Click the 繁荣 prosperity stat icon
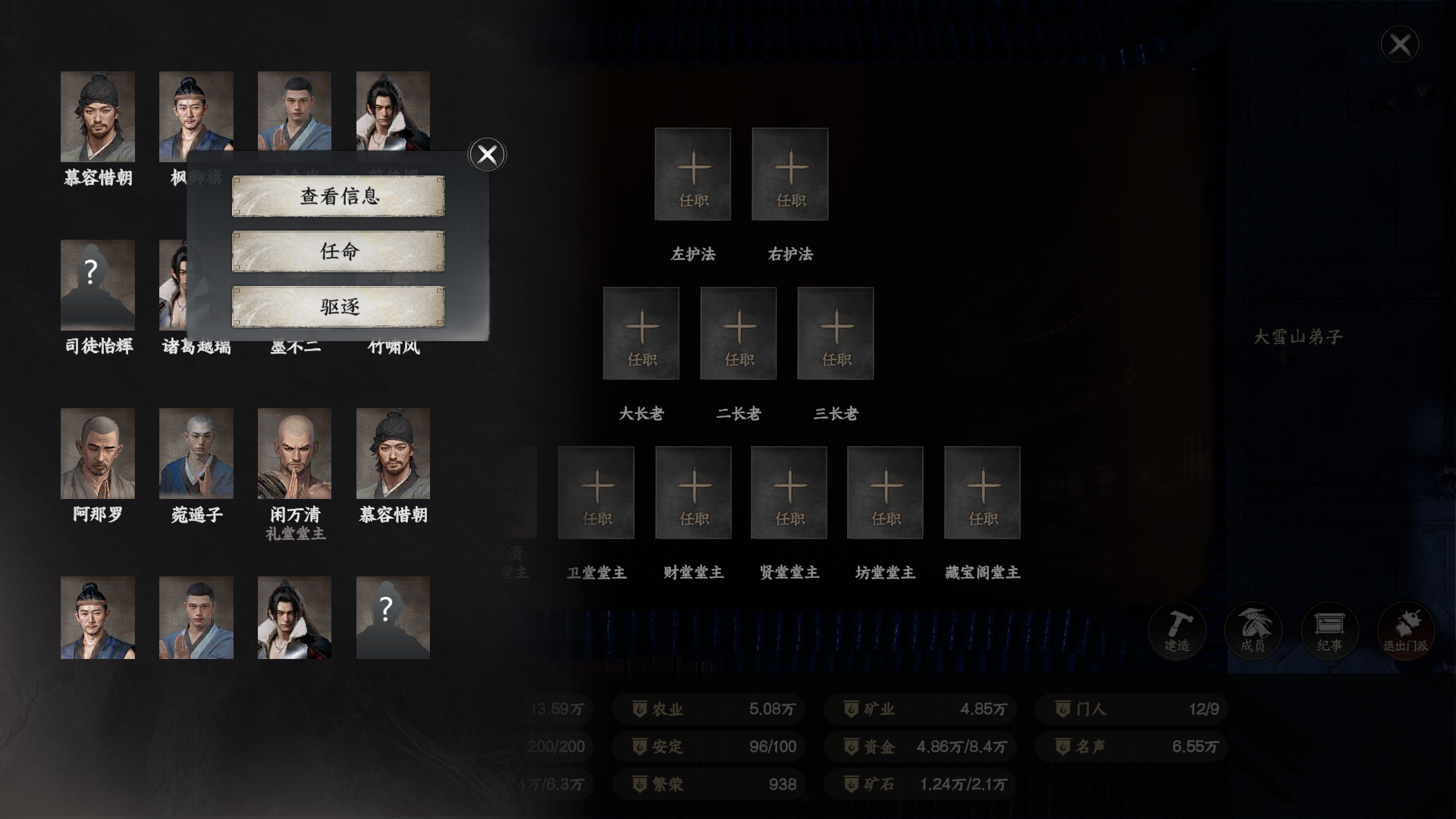The width and height of the screenshot is (1456, 819). pyautogui.click(x=639, y=784)
